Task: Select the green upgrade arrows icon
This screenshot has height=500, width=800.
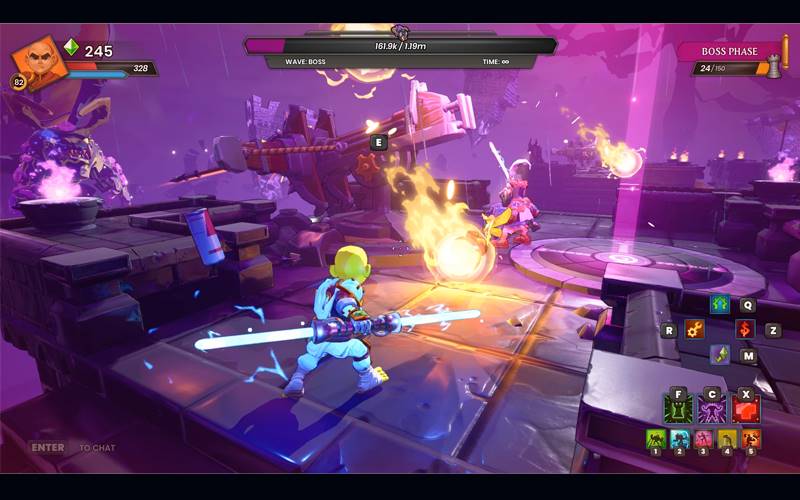Action: click(x=720, y=304)
